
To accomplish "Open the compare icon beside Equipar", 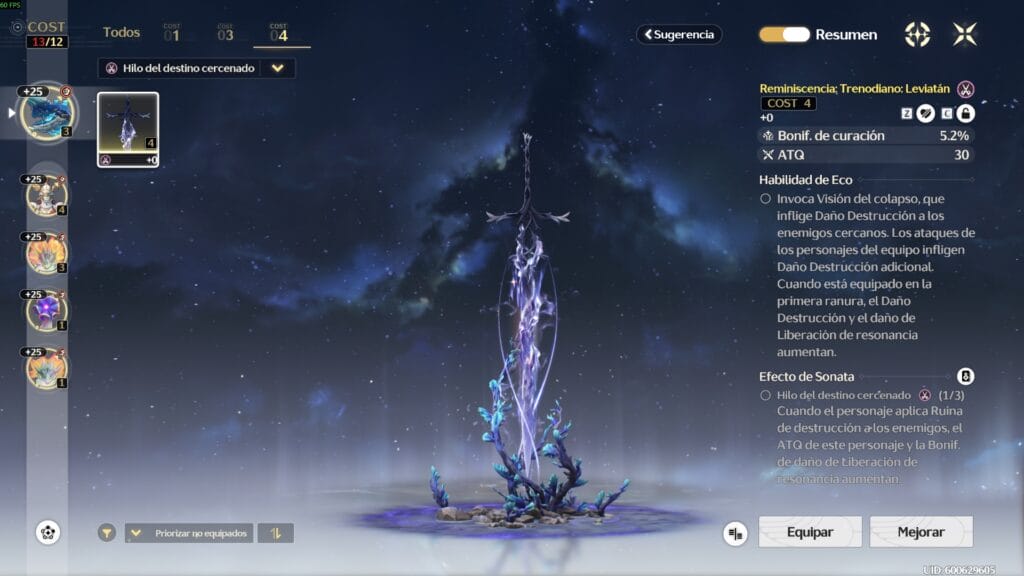I will pos(736,533).
